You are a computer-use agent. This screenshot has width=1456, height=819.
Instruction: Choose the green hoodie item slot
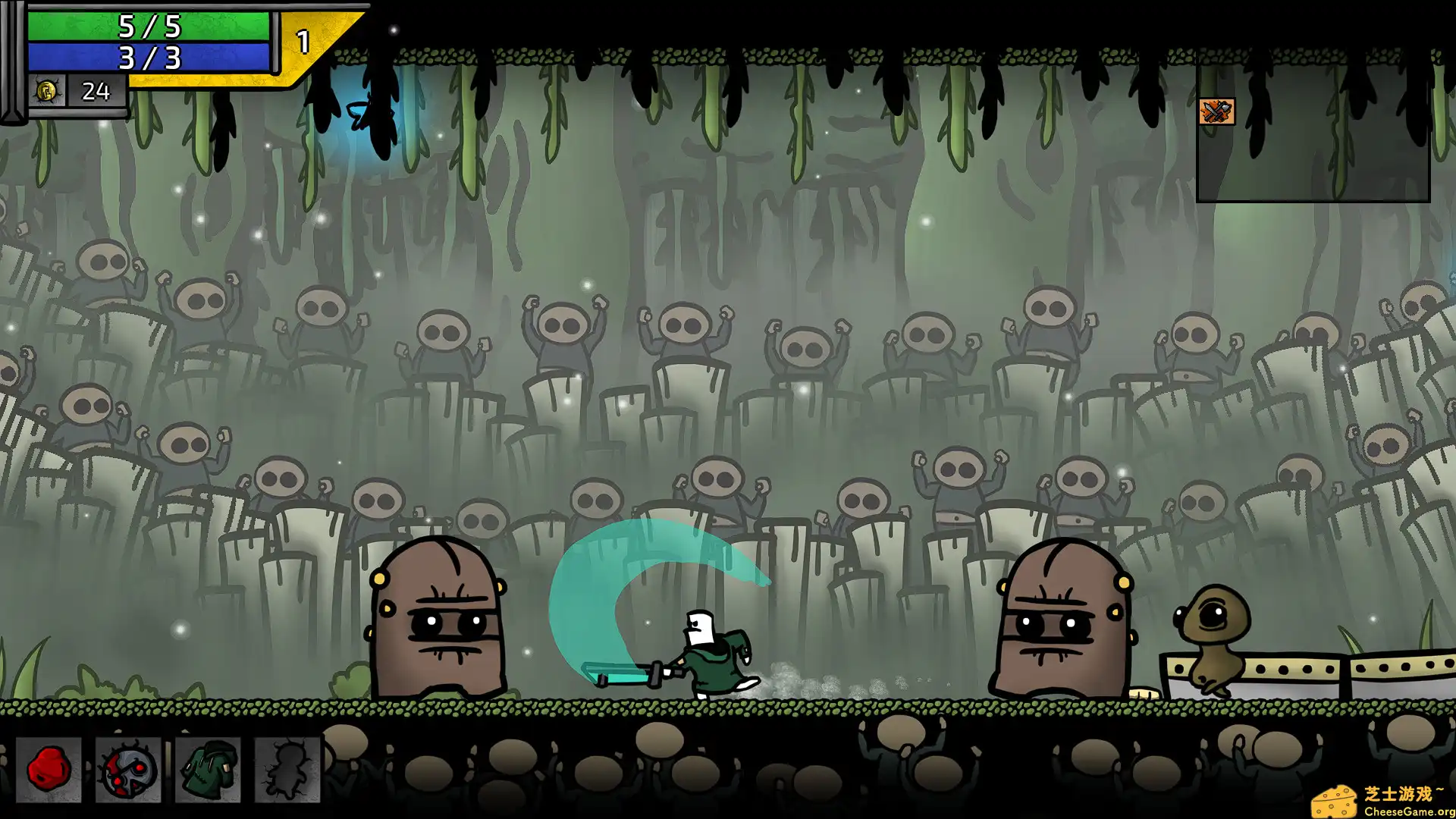click(208, 770)
